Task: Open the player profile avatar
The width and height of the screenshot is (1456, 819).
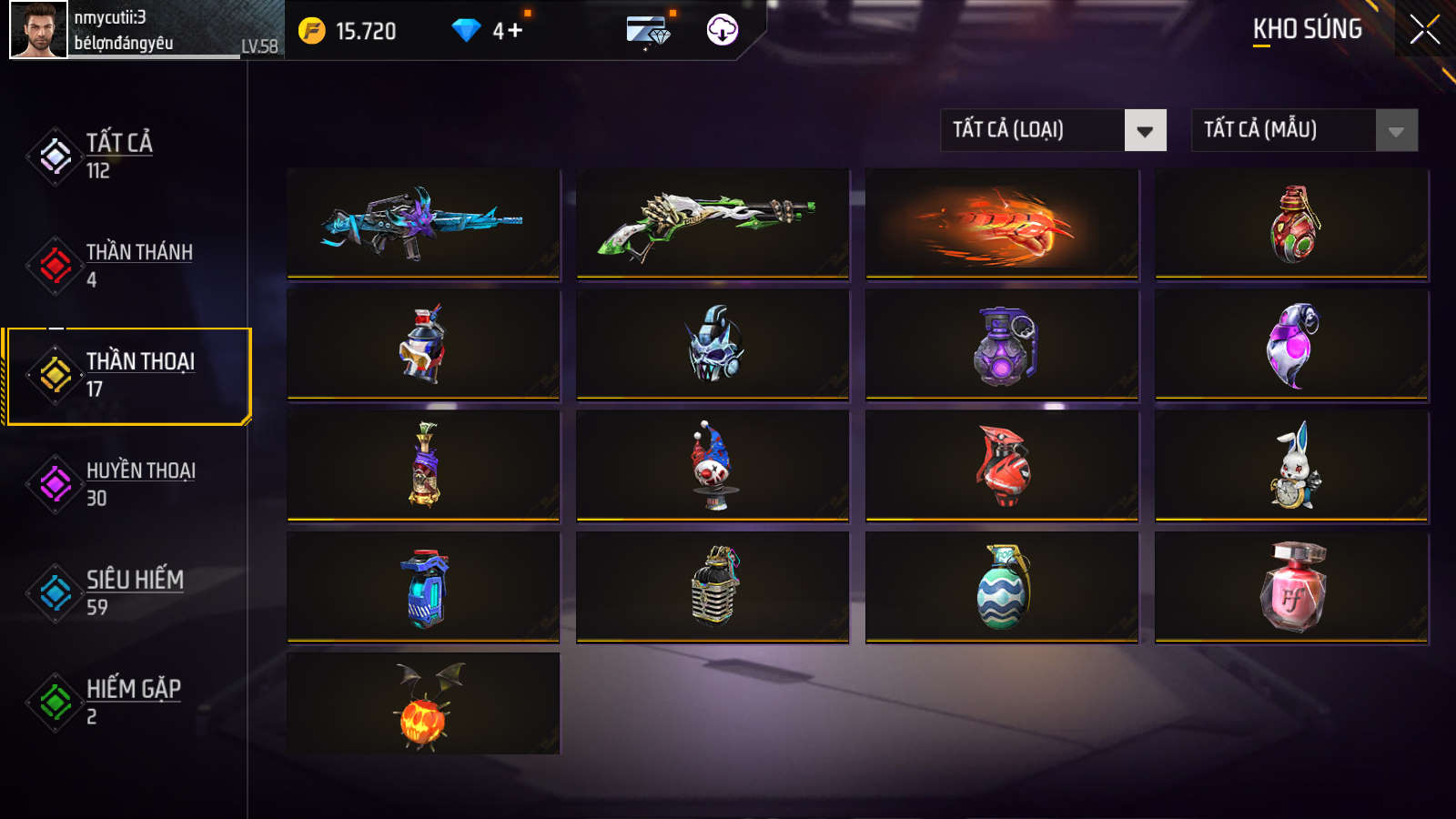Action: pos(38,30)
